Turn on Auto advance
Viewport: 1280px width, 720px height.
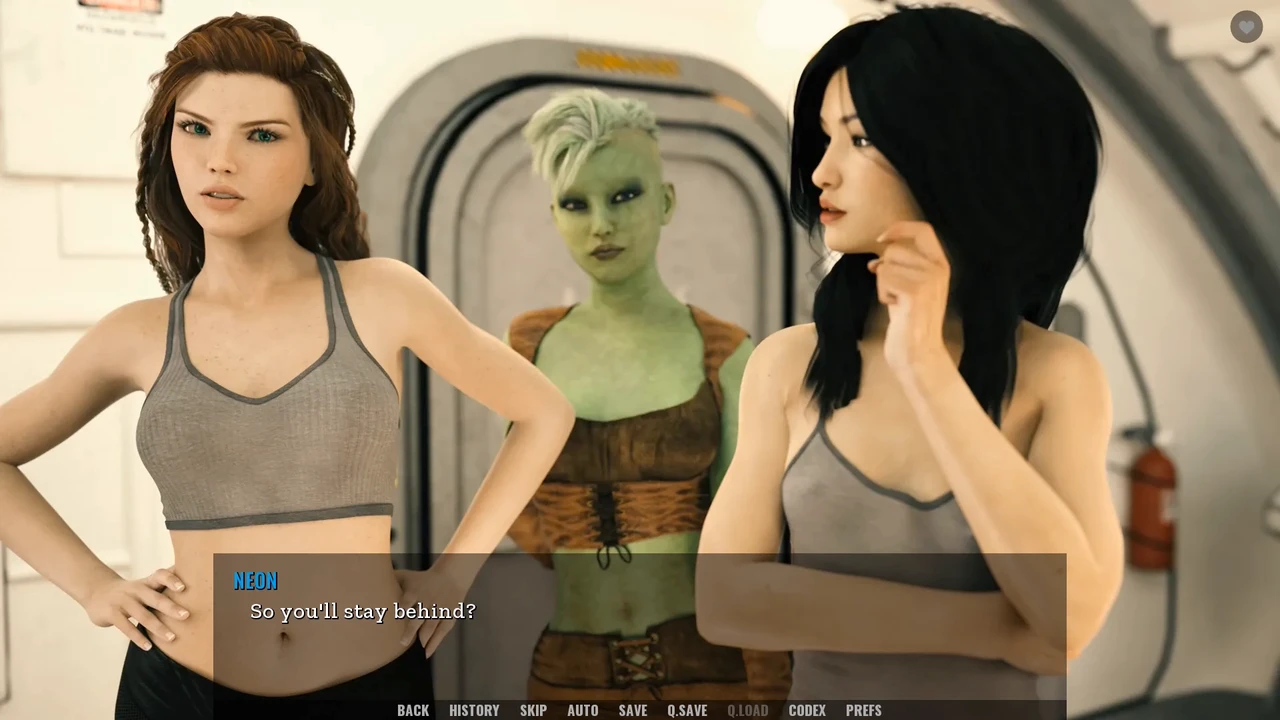click(583, 710)
